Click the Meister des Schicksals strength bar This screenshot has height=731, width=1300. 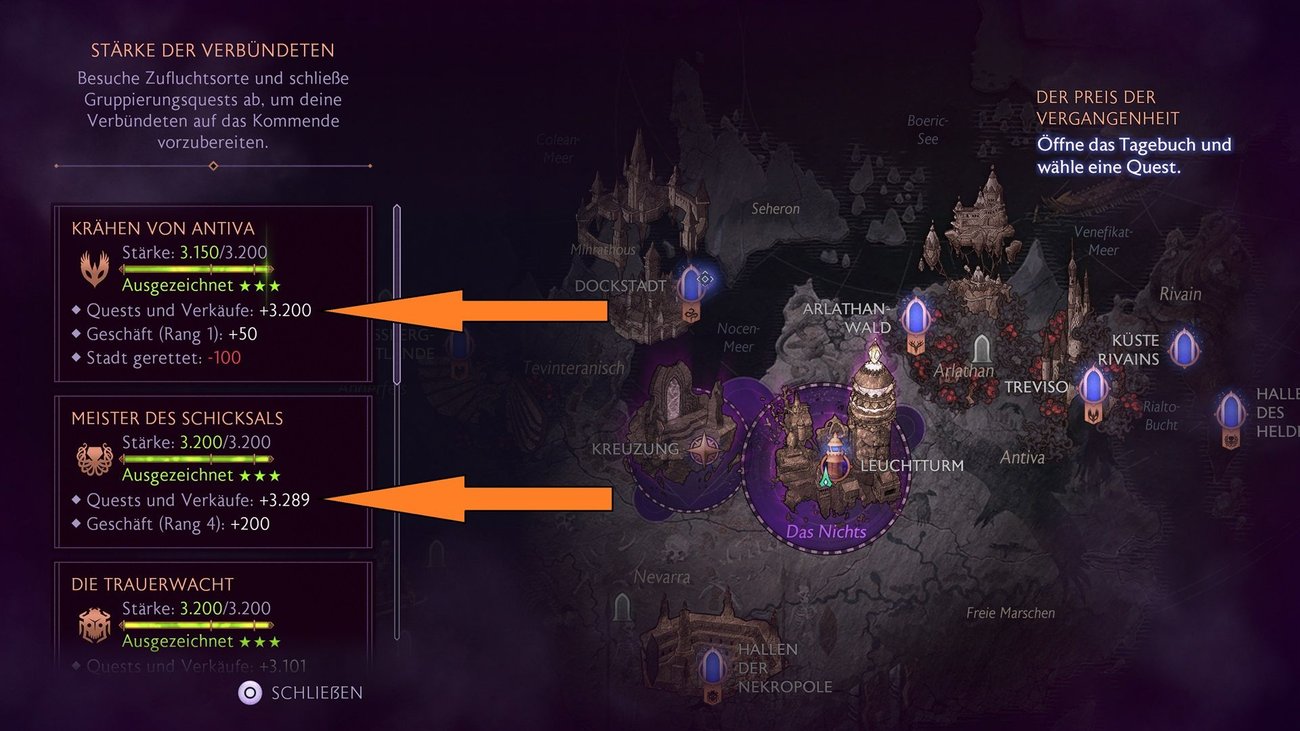197,458
